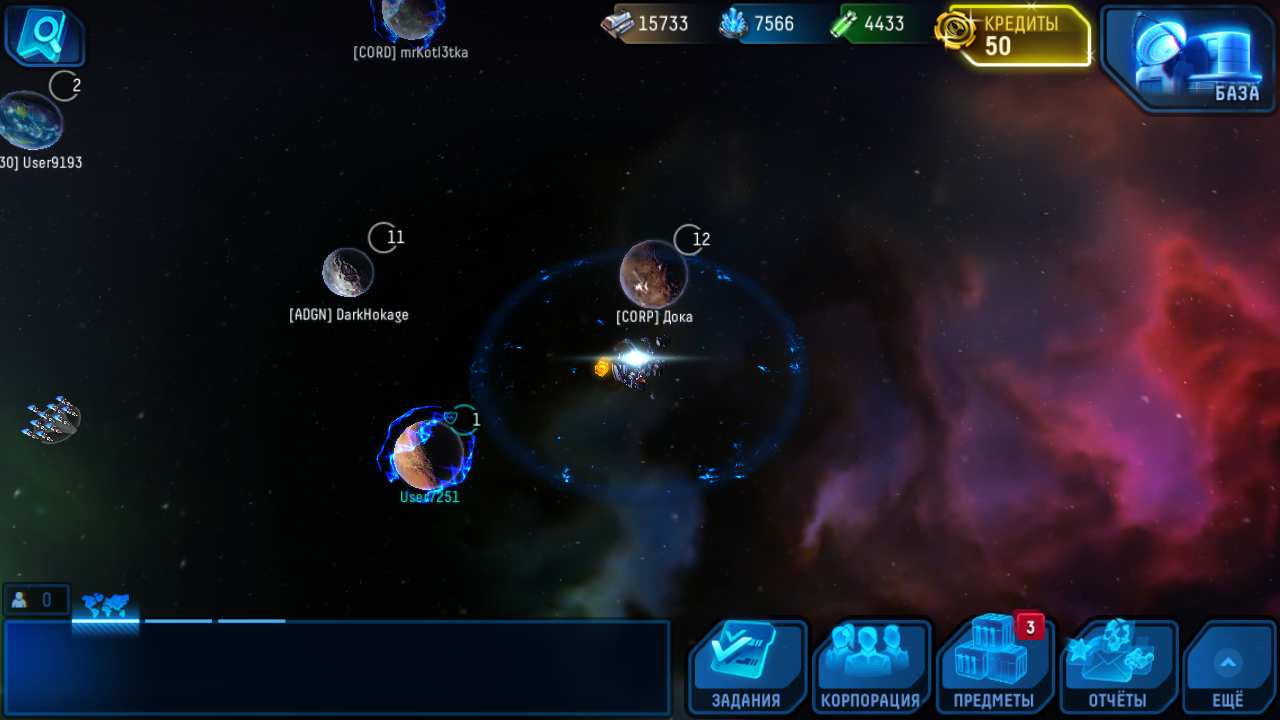Viewport: 1280px width, 720px height.
Task: Open the Корпорация corporation menu
Action: [x=870, y=666]
